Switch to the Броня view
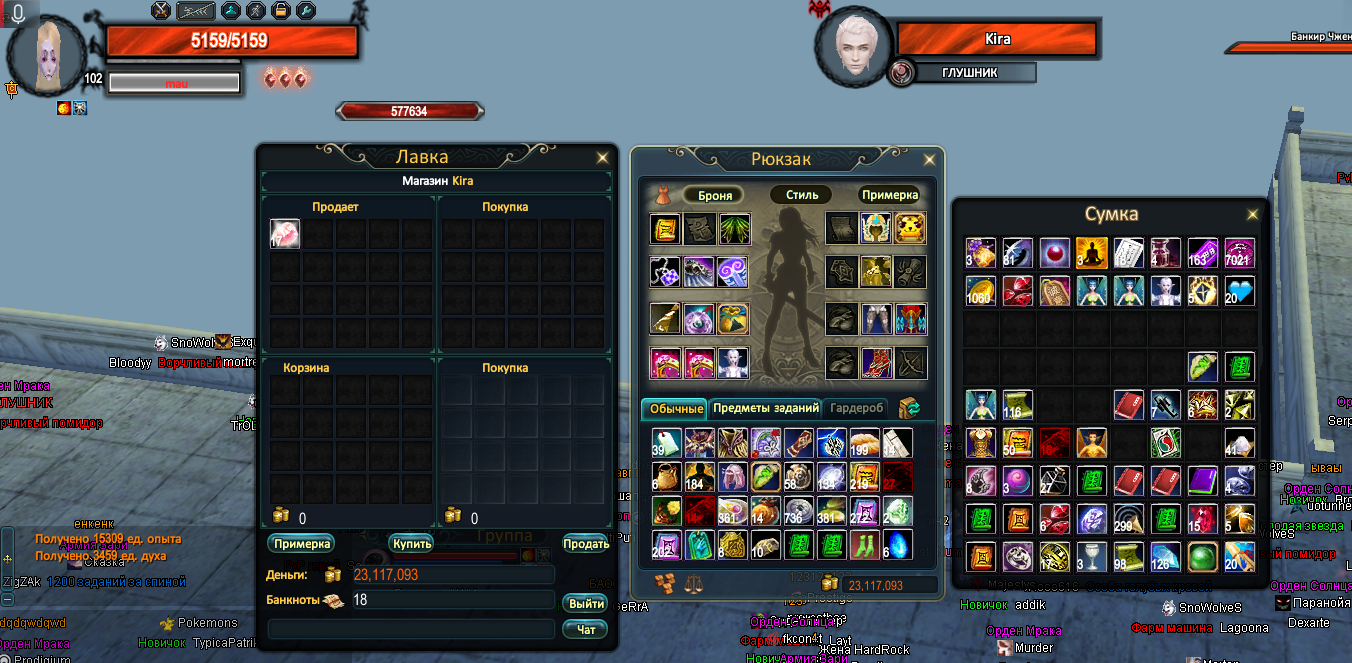Image resolution: width=1352 pixels, height=663 pixels. [x=714, y=195]
